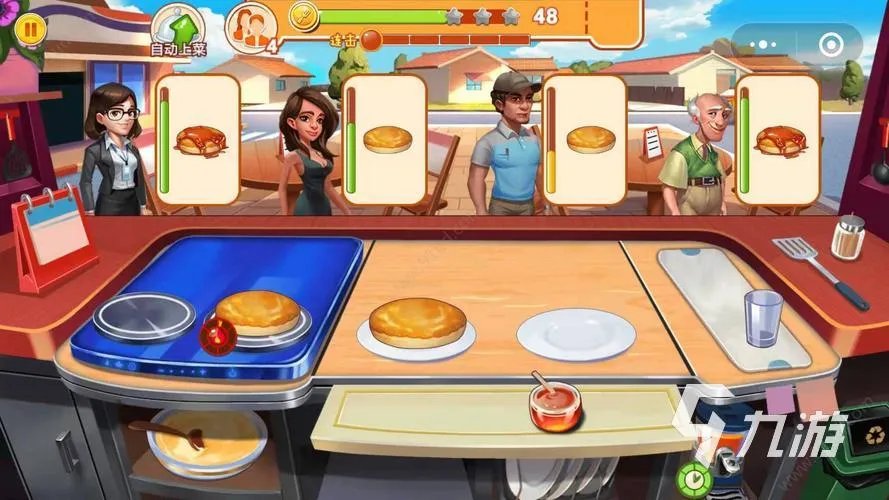Close the mini-program with the circle button

coord(830,45)
